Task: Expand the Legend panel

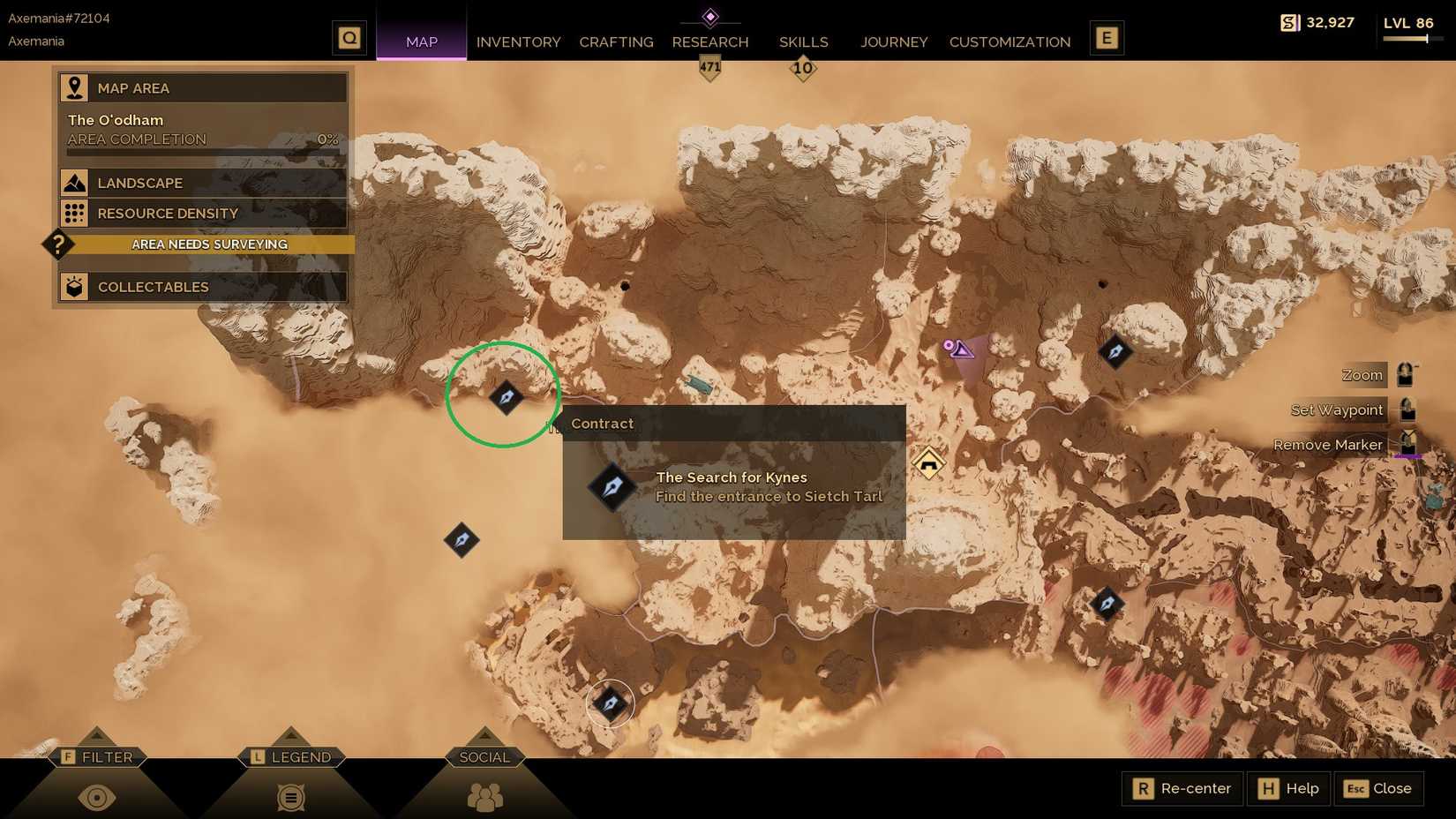Action: [x=291, y=756]
